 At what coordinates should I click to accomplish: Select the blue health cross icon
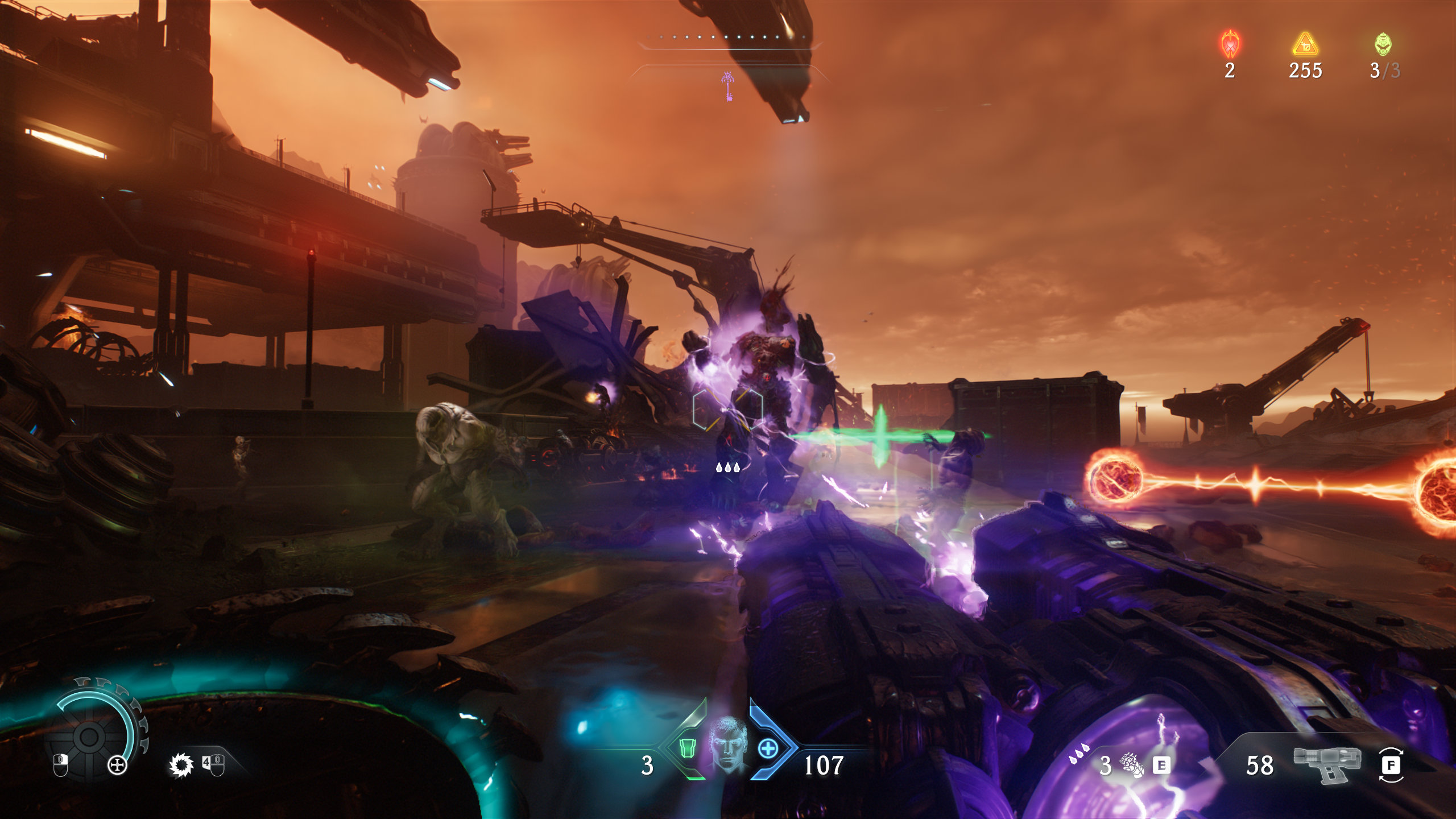768,748
